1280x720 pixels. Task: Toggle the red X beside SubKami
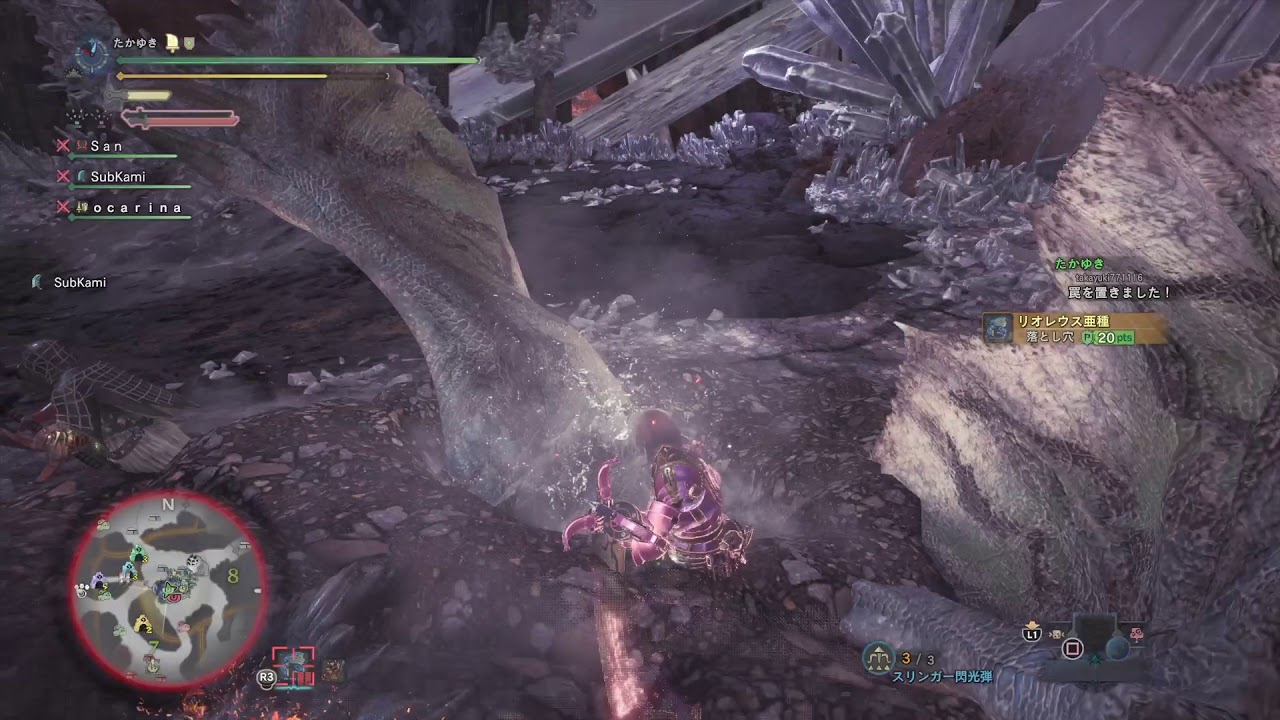pos(63,177)
